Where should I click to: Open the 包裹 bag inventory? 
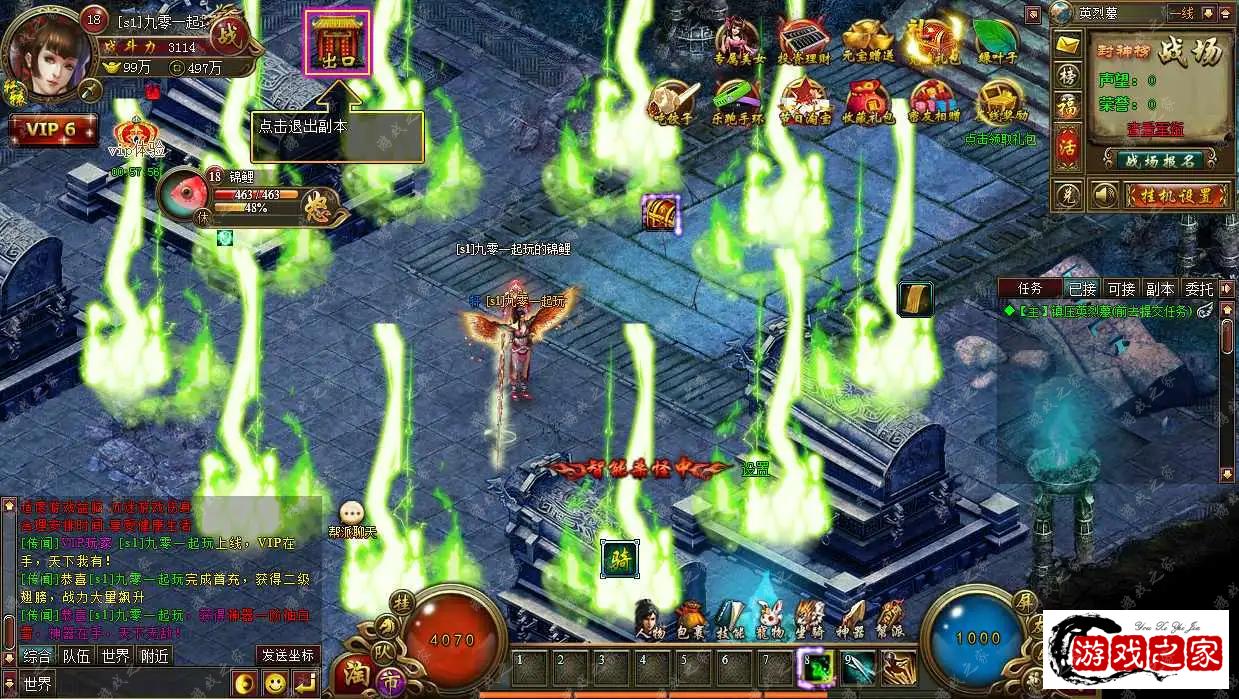click(x=691, y=619)
